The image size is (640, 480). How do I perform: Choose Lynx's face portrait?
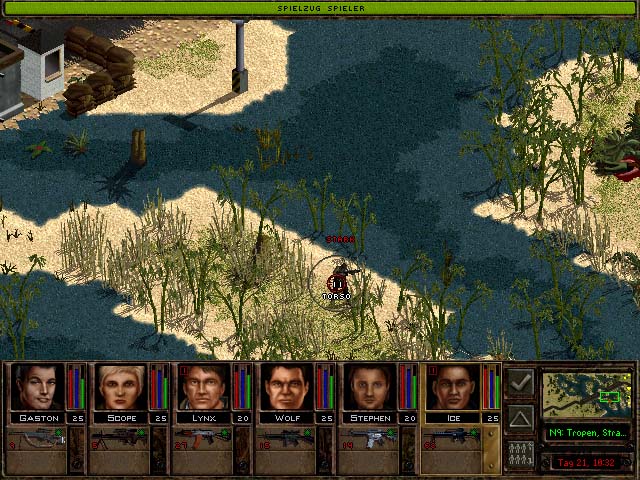tap(204, 387)
